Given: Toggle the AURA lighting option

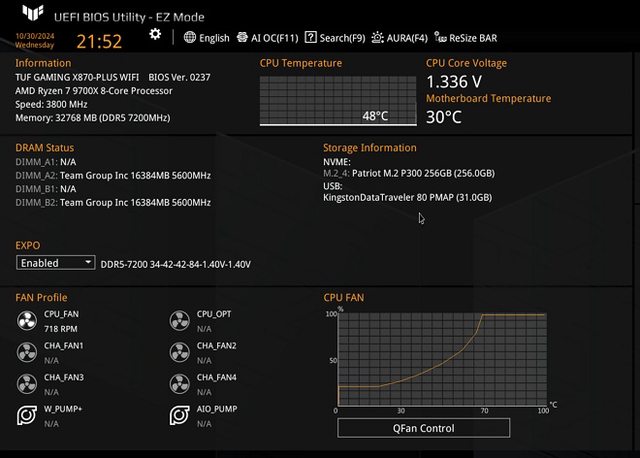Looking at the screenshot, I should [x=400, y=38].
